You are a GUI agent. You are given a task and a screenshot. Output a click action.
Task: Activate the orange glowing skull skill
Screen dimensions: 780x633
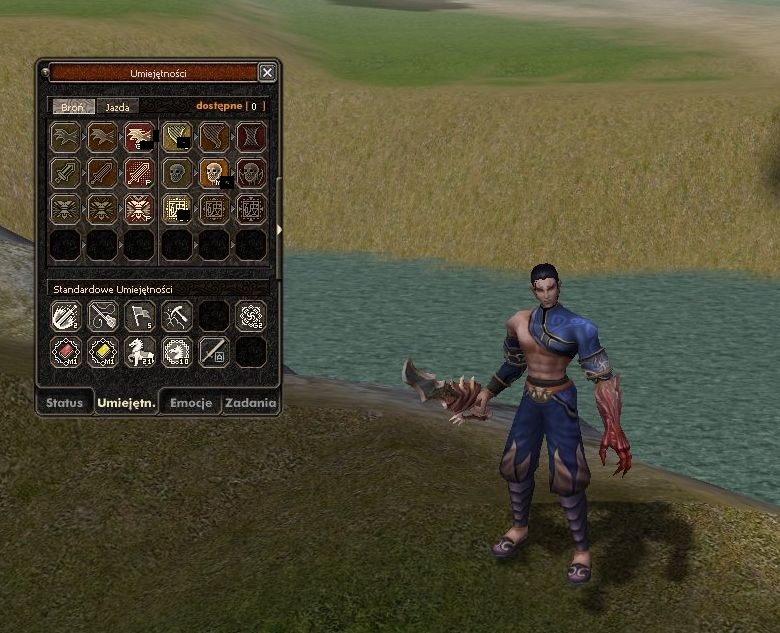coord(214,173)
